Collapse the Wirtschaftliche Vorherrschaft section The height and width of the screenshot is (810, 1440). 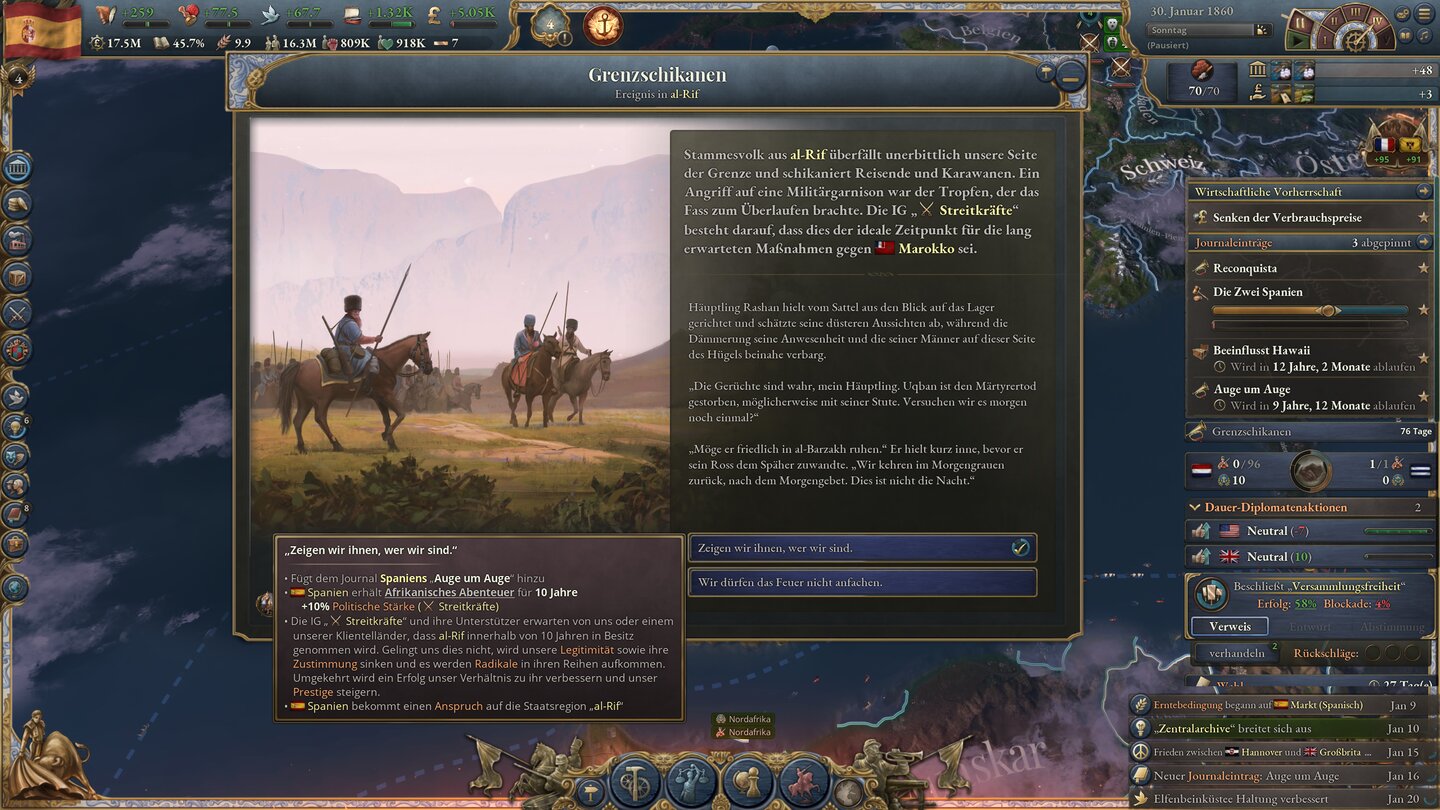pos(1425,191)
